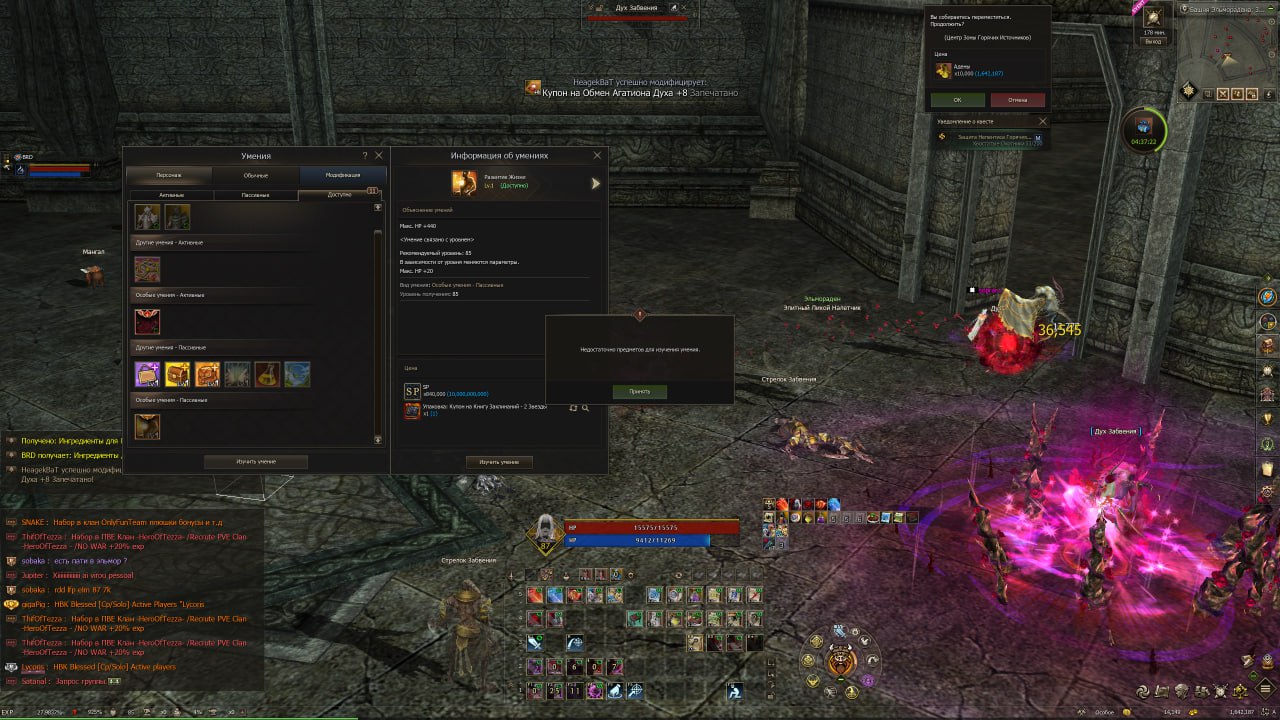Switch to the Персонаж tab
This screenshot has height=720, width=1280.
click(x=169, y=175)
